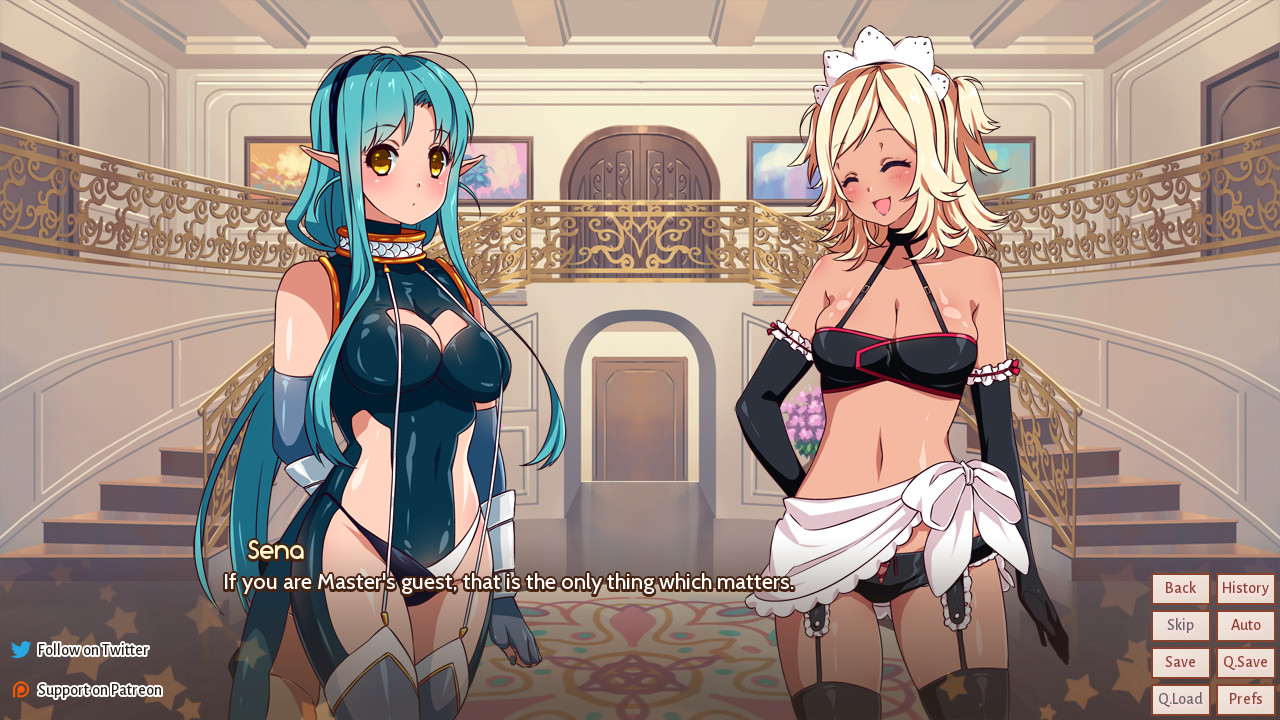This screenshot has height=720, width=1280.
Task: Open the Prefs menu
Action: coord(1245,698)
